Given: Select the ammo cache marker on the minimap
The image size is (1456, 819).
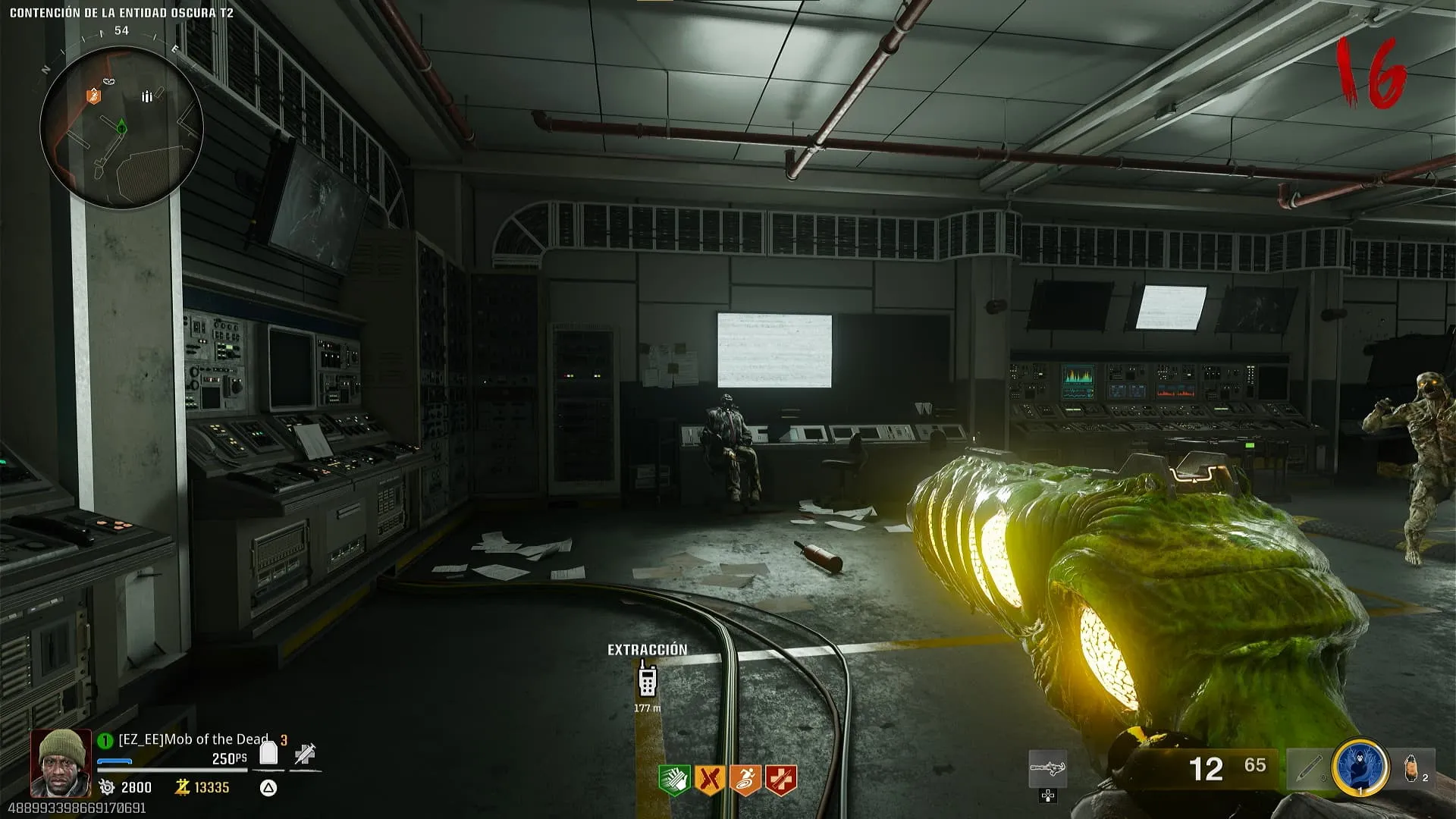Looking at the screenshot, I should pyautogui.click(x=147, y=96).
